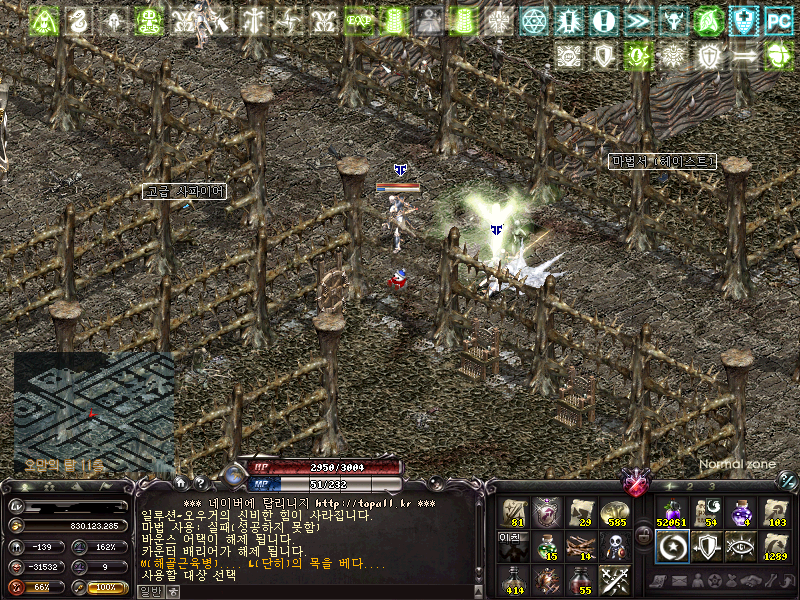Use the purple potion stack of 52061
This screenshot has width=800, height=600.
tap(670, 513)
